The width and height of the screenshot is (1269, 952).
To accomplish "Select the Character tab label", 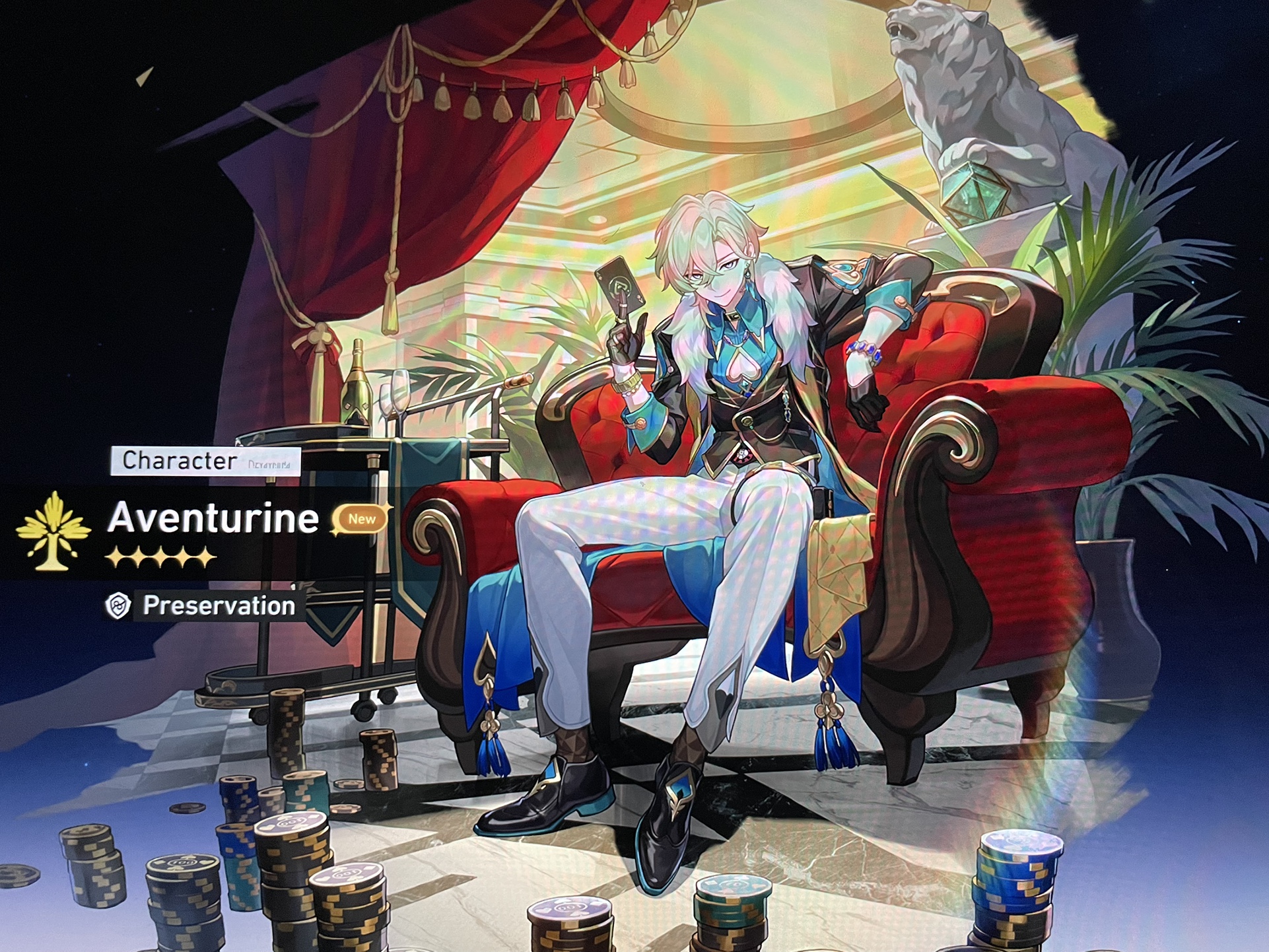I will (178, 462).
